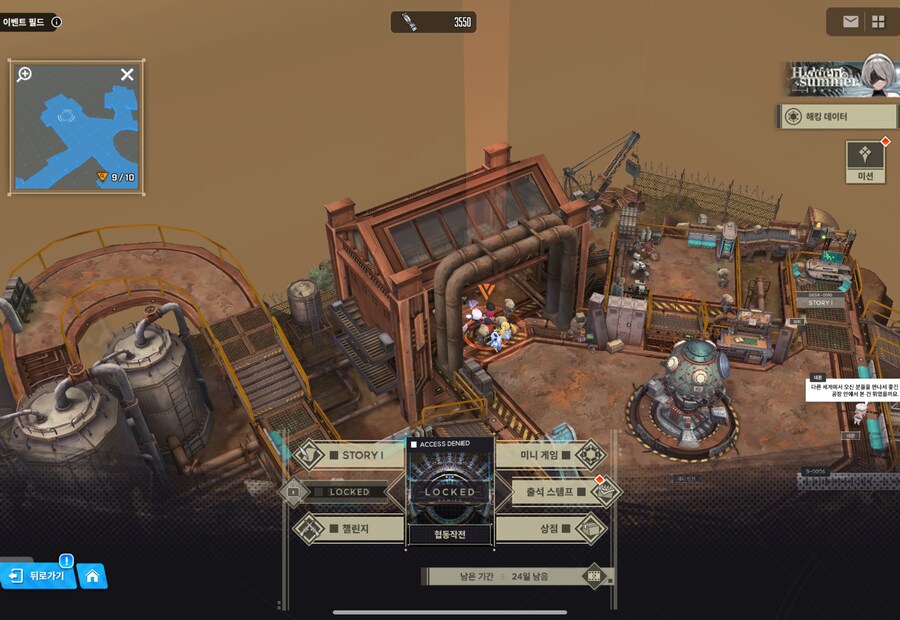This screenshot has height=620, width=900.
Task: Open the mailbox envelope icon
Action: click(x=850, y=21)
